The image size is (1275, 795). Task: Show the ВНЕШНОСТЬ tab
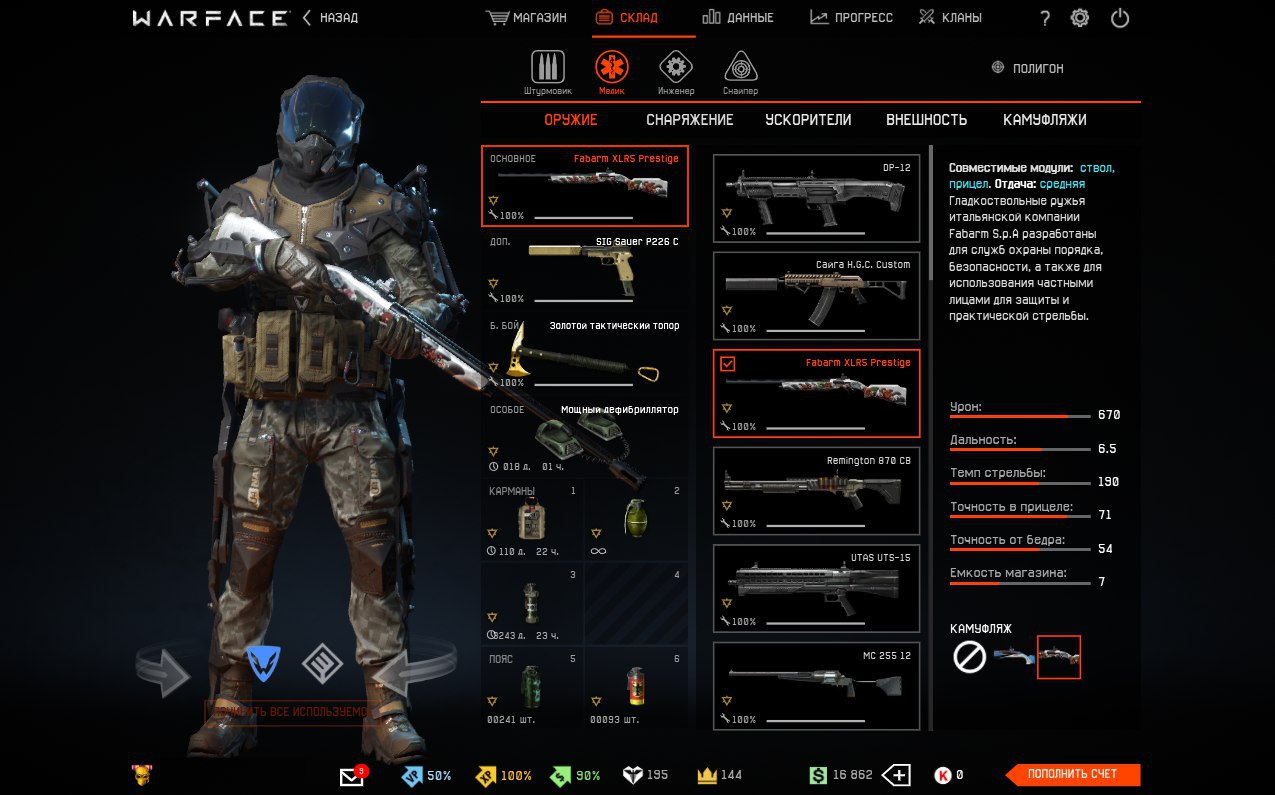pos(926,120)
